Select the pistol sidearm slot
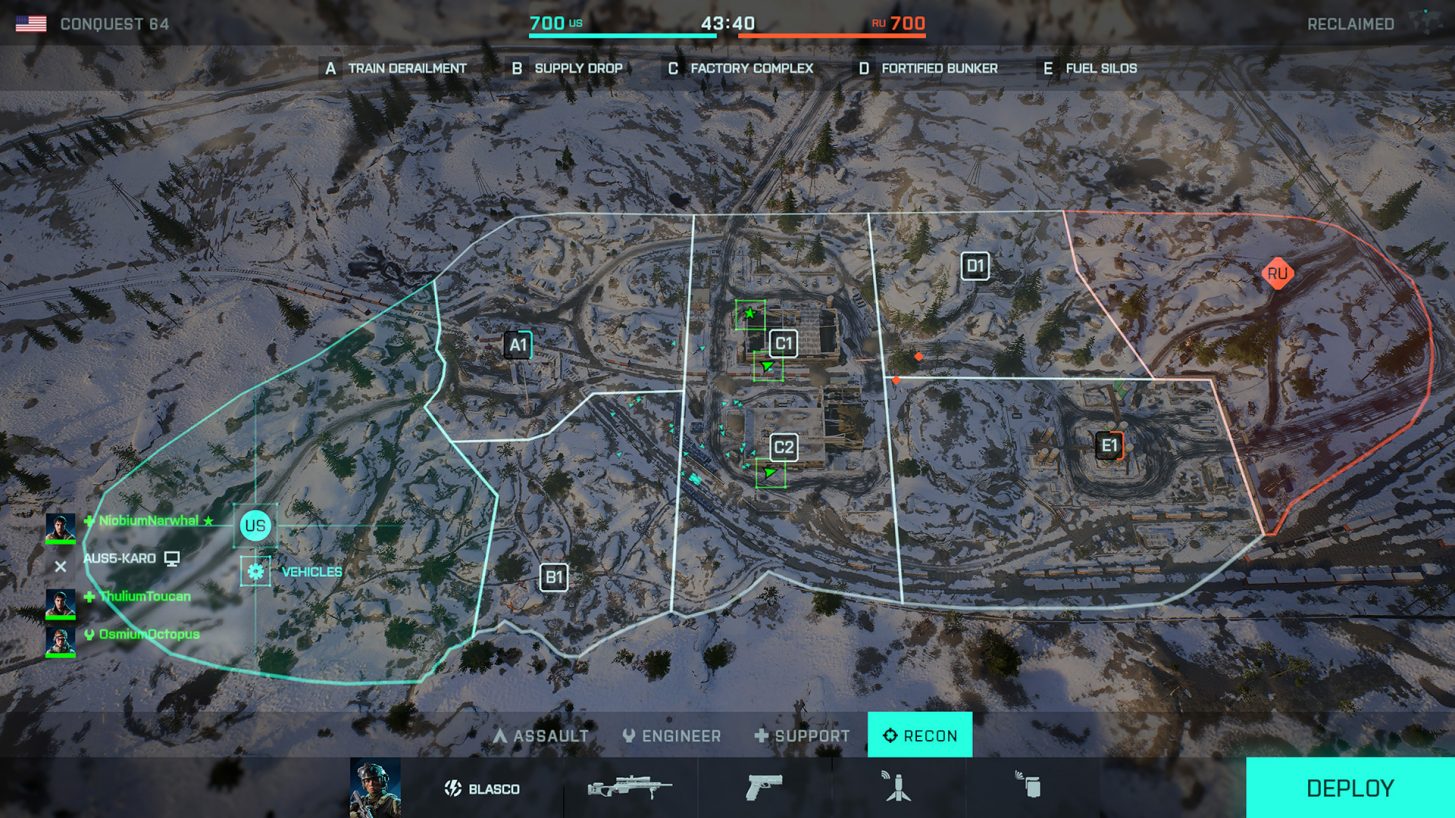1455x818 pixels. (764, 788)
